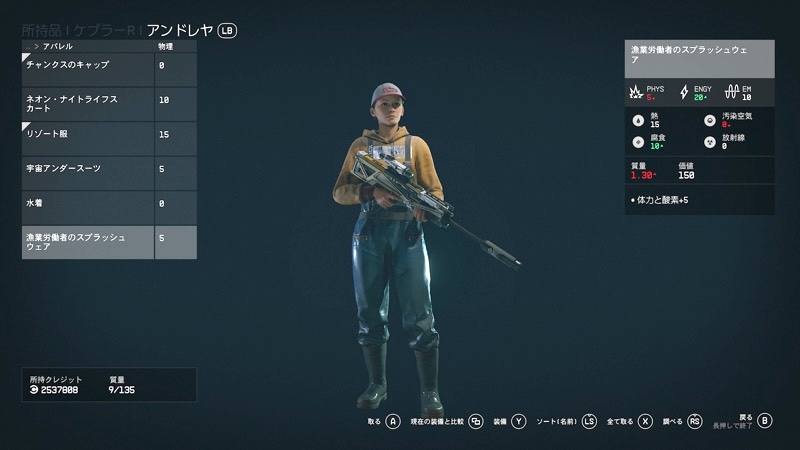Choose ネオン・ナイトライフスカート from the list
Screen dimensions: 800x450
[88, 100]
